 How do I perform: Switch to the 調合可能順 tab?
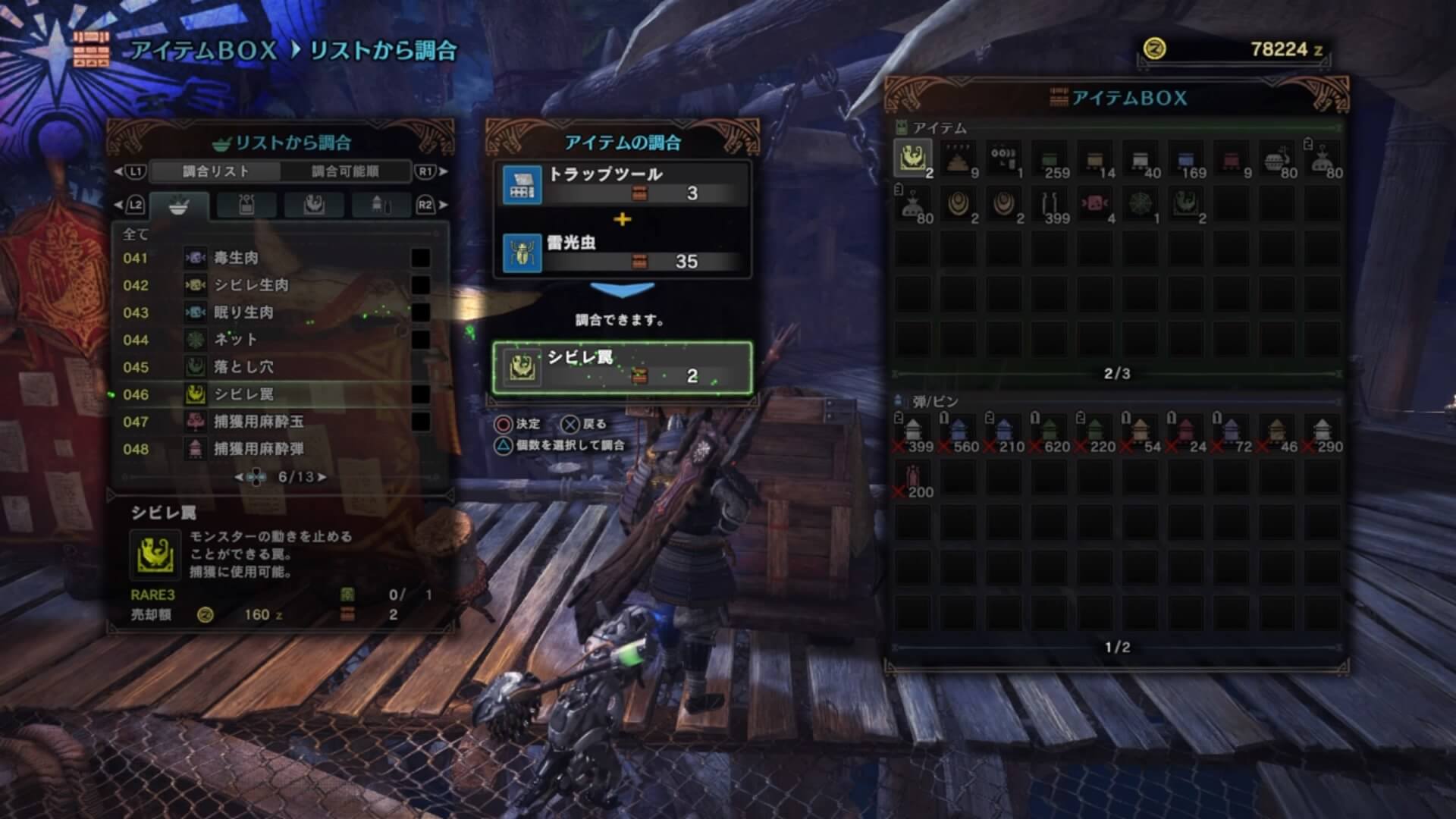345,171
